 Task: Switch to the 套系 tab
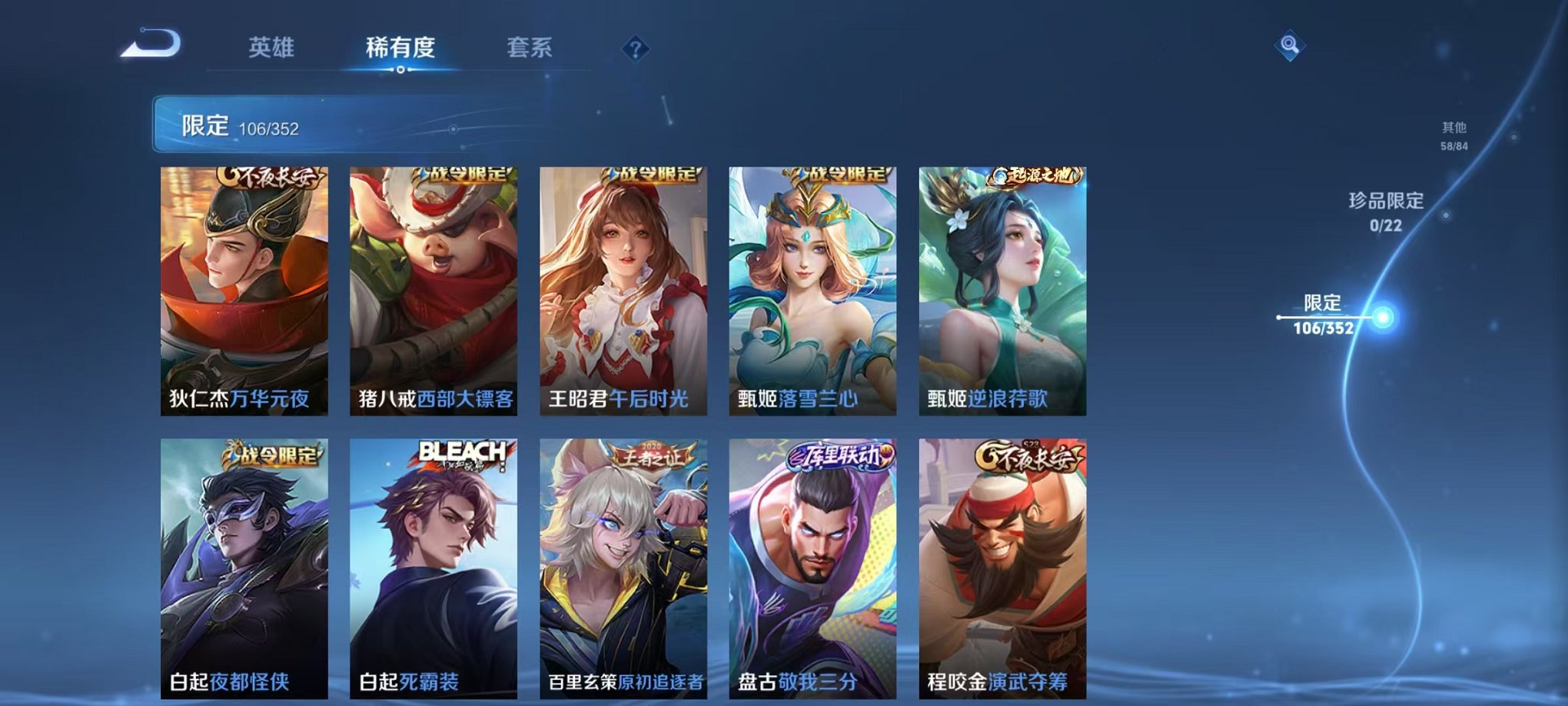[x=536, y=46]
